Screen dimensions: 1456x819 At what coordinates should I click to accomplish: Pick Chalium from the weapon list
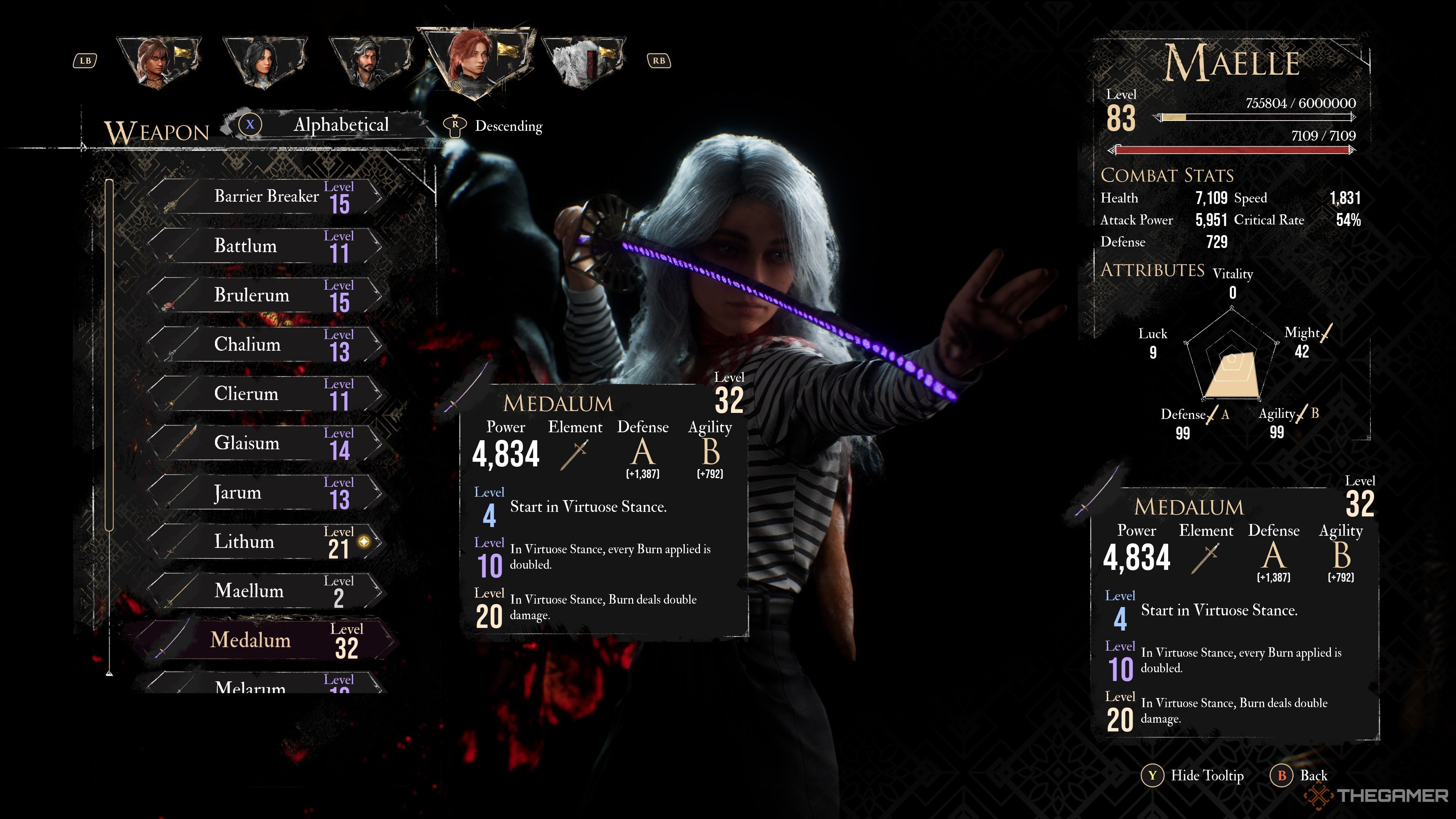click(266, 344)
